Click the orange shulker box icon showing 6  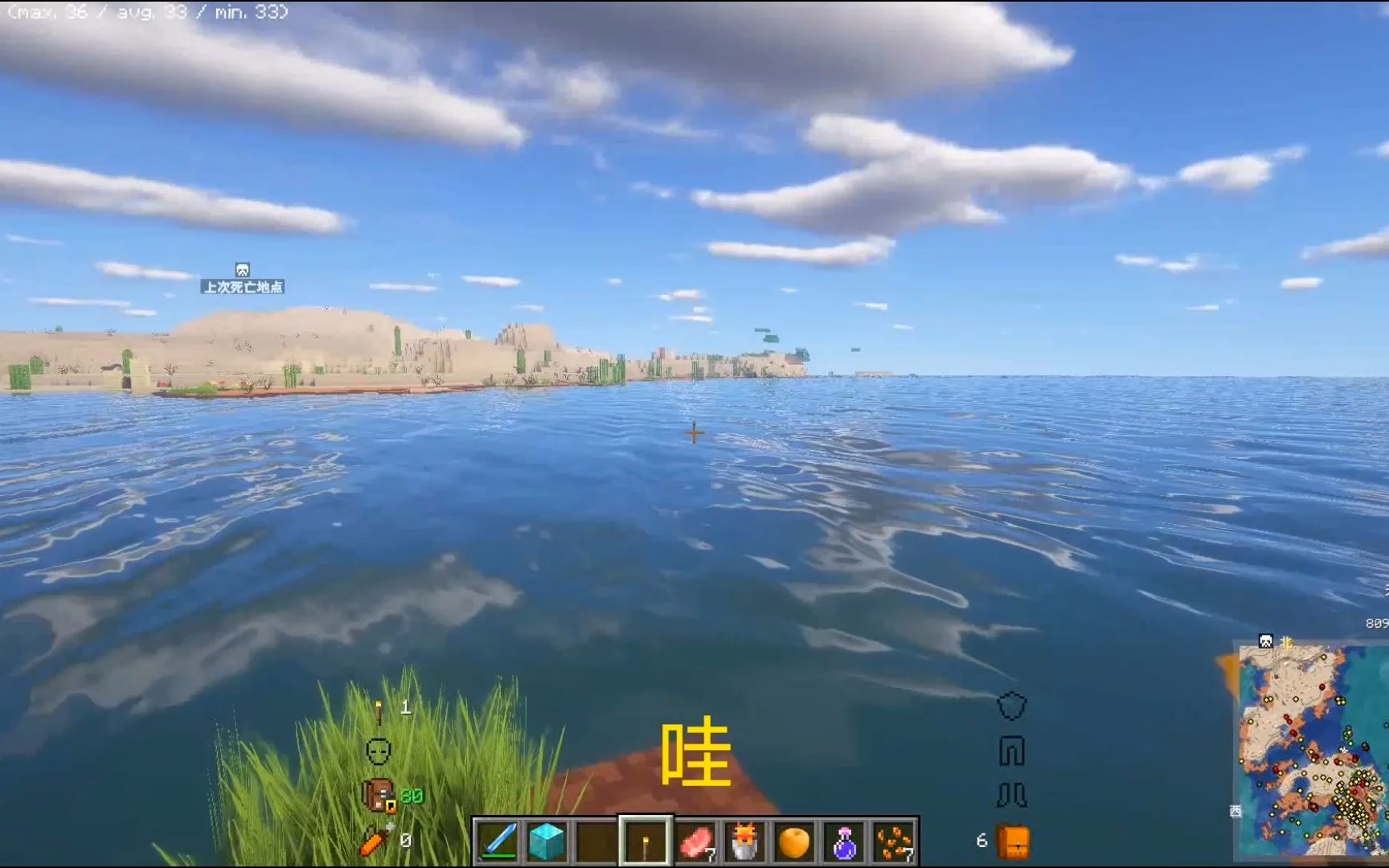(x=1014, y=841)
